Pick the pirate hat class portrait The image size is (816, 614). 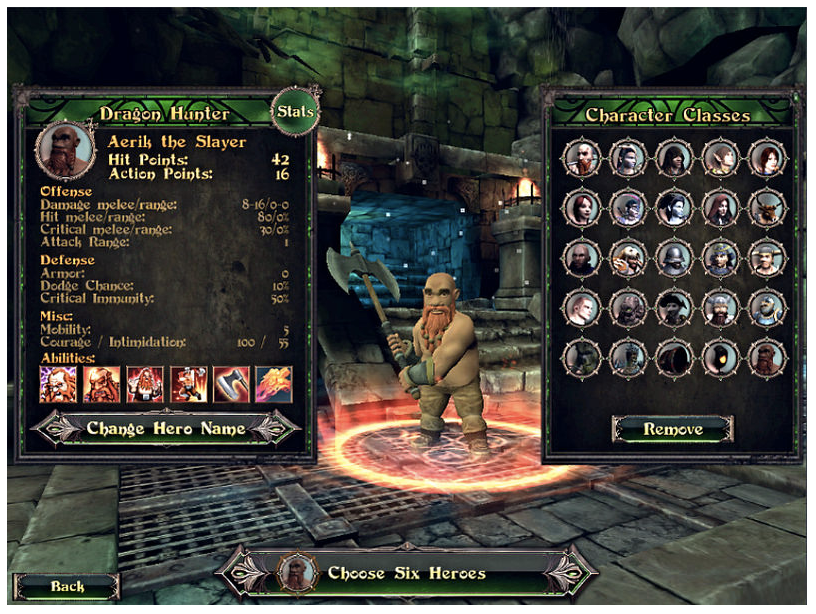pyautogui.click(x=673, y=308)
